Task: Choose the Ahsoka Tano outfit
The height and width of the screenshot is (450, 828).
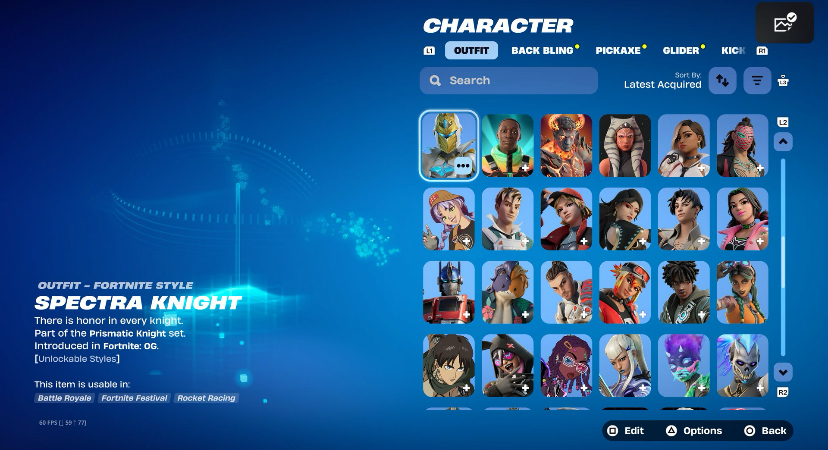Action: click(x=625, y=145)
